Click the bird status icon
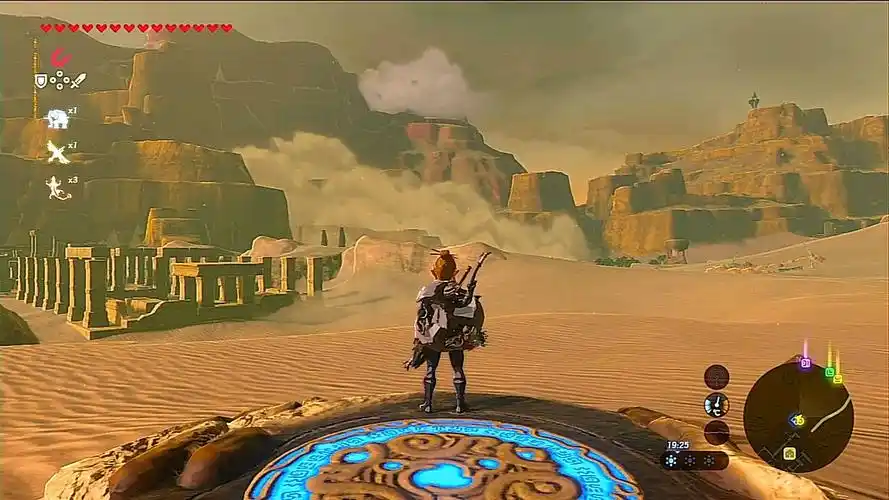Screen dimensions: 889x500 point(56,152)
